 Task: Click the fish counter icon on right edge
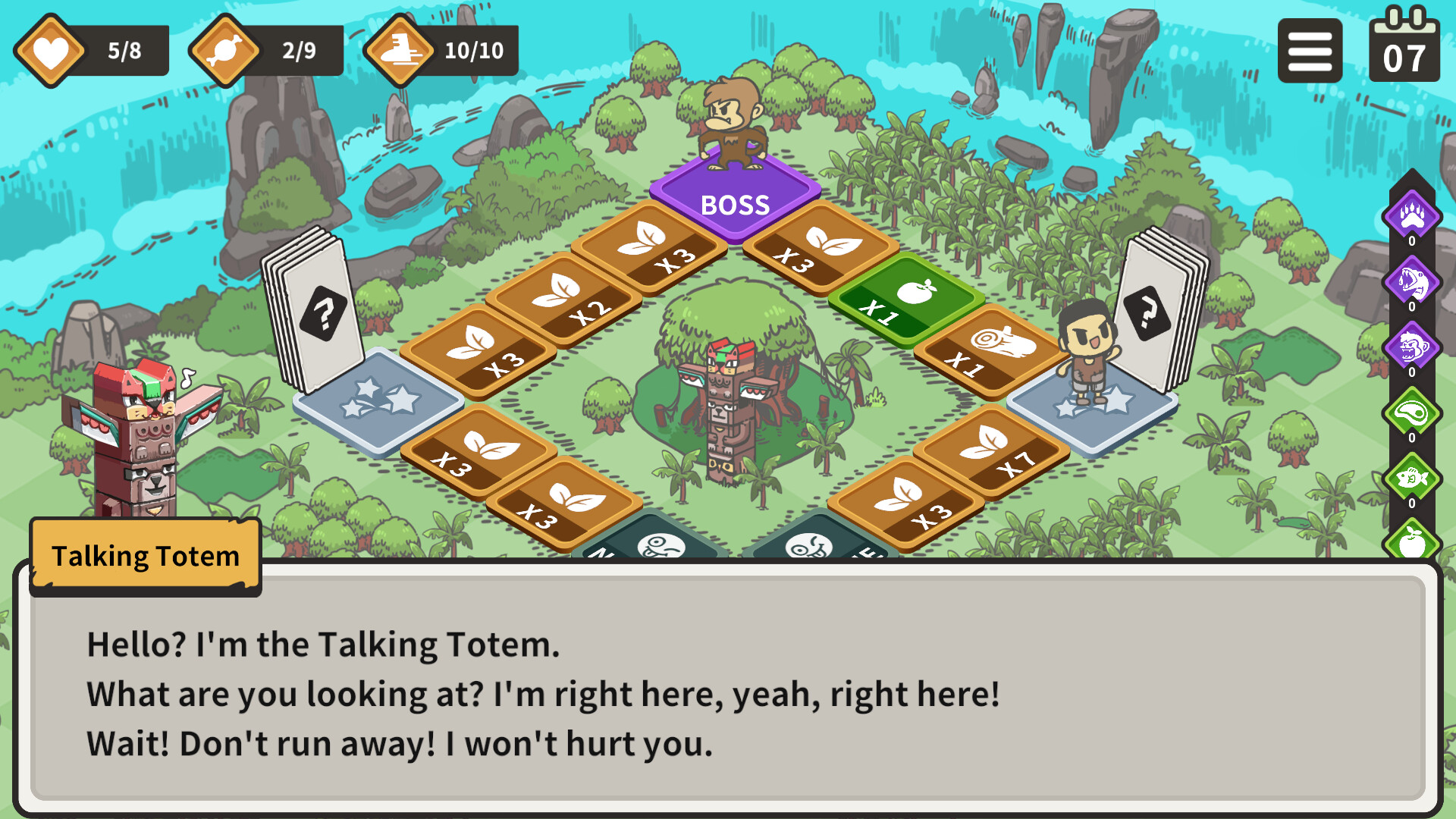click(x=1412, y=478)
